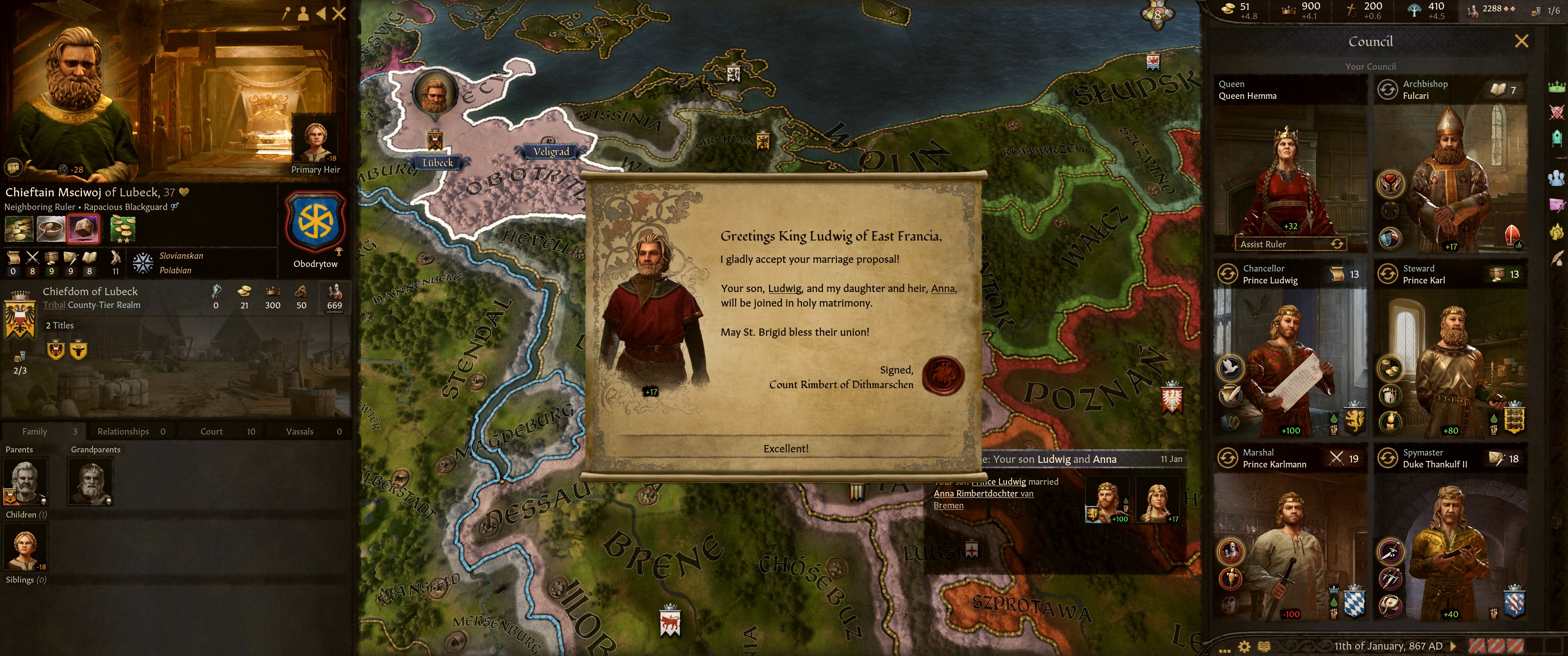
Task: Change the Queen's Assist Ruler task
Action: [1337, 244]
